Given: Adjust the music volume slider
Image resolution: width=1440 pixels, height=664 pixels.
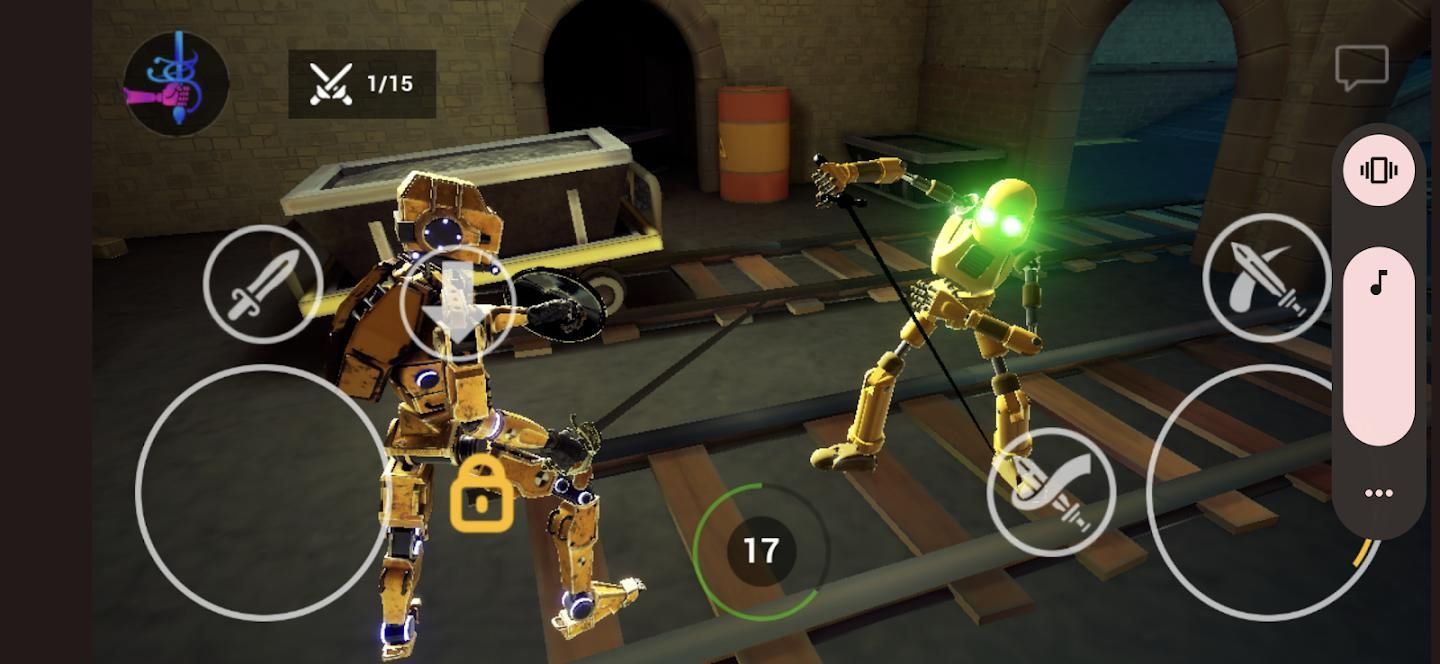Looking at the screenshot, I should (x=1378, y=345).
